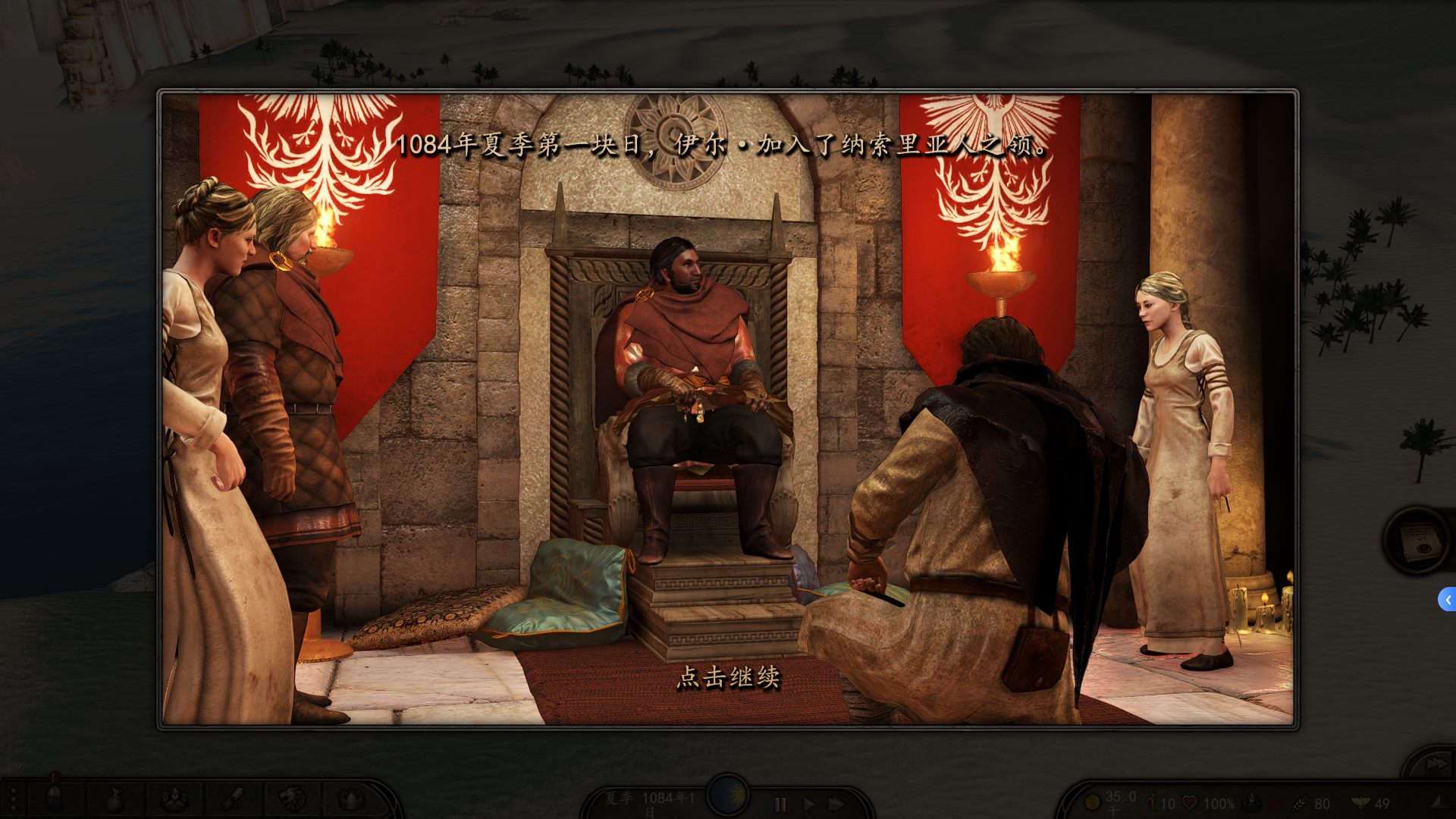Screen dimensions: 1456x819
Task: Open the kingdom crown screen
Action: tap(350, 799)
